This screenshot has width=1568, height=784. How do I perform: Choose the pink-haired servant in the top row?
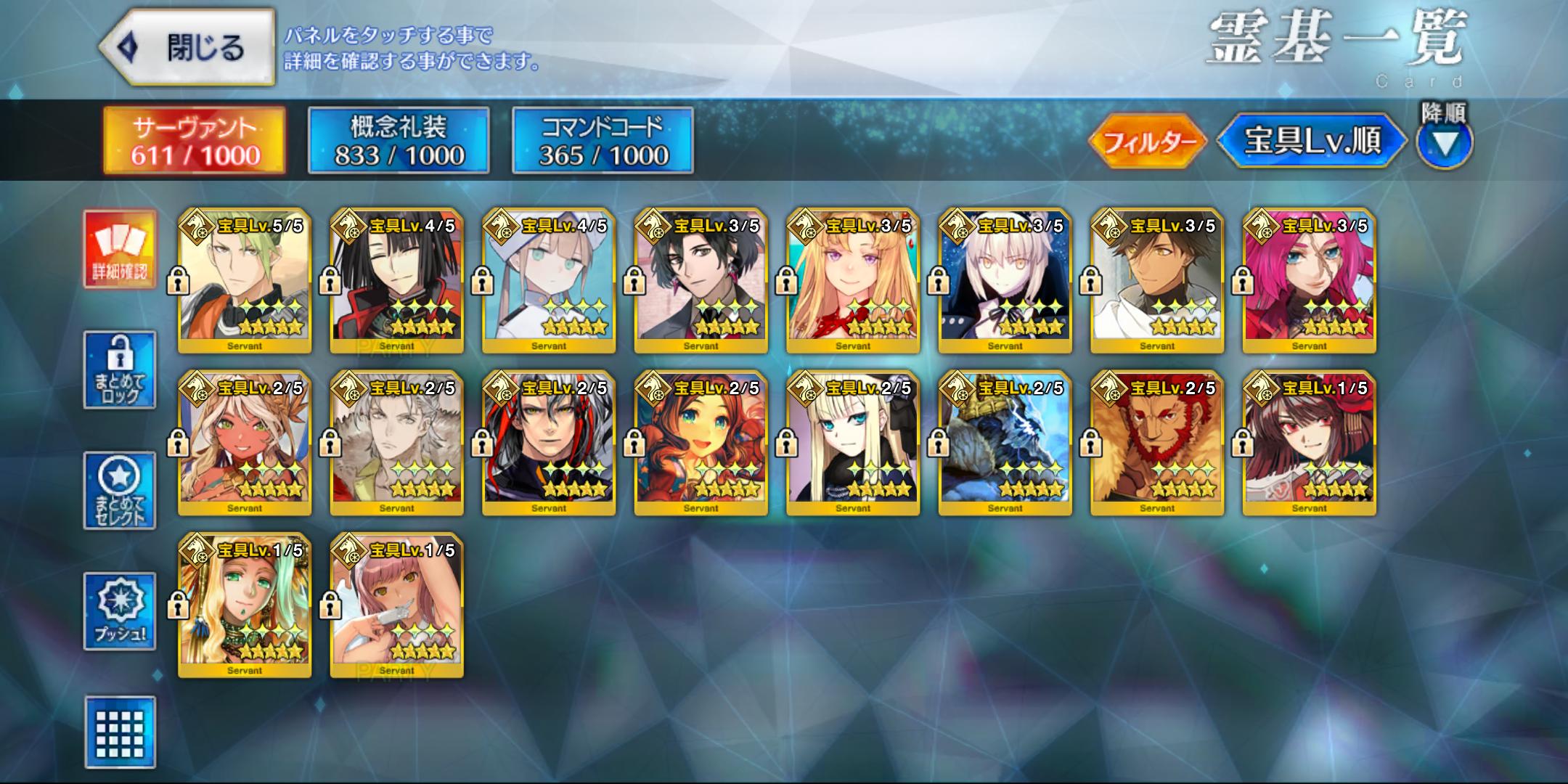pyautogui.click(x=1309, y=281)
